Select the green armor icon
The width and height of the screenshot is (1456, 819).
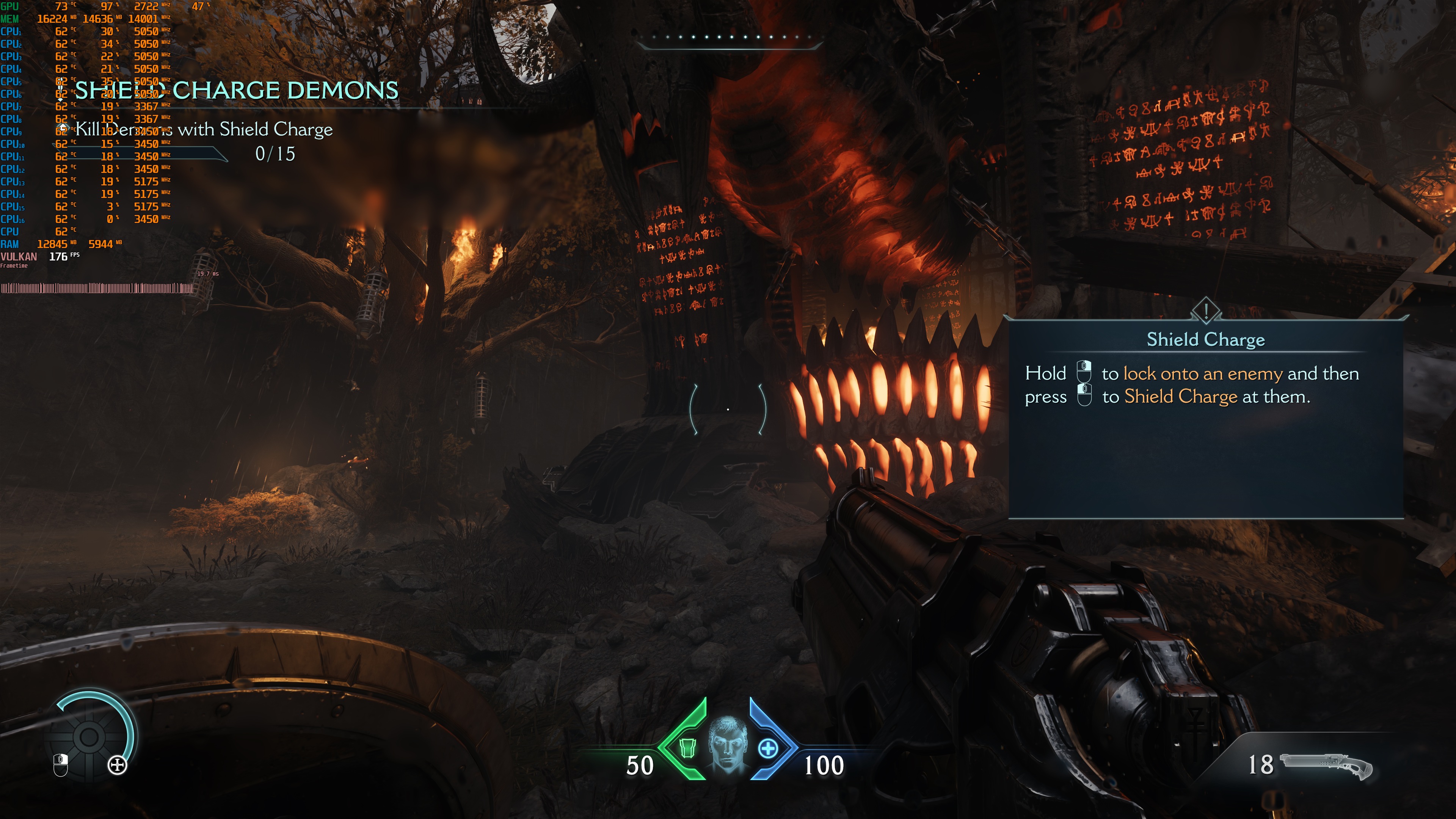[687, 748]
